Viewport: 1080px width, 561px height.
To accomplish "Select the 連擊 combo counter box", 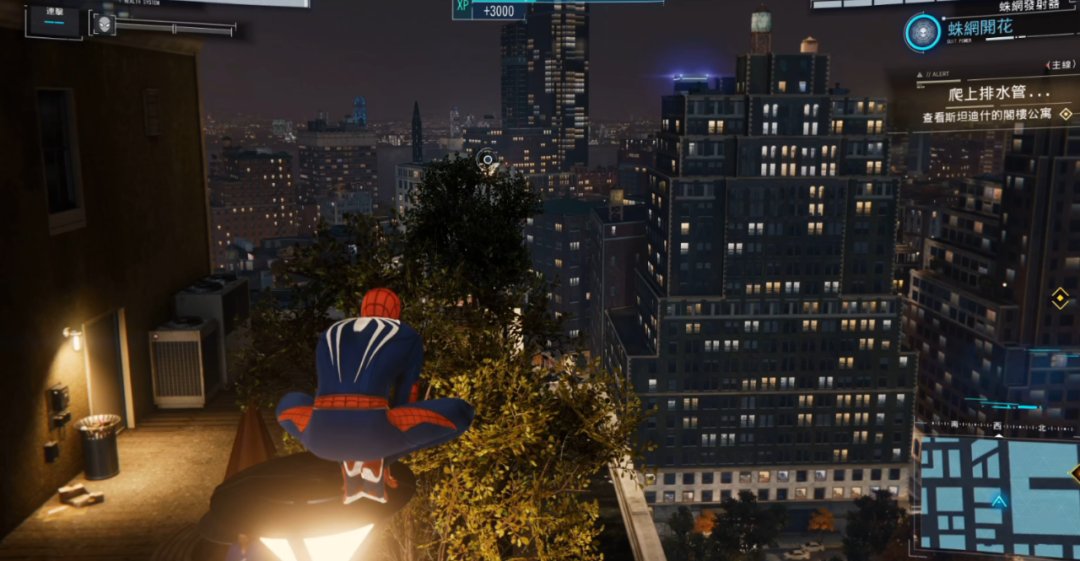I will [52, 19].
